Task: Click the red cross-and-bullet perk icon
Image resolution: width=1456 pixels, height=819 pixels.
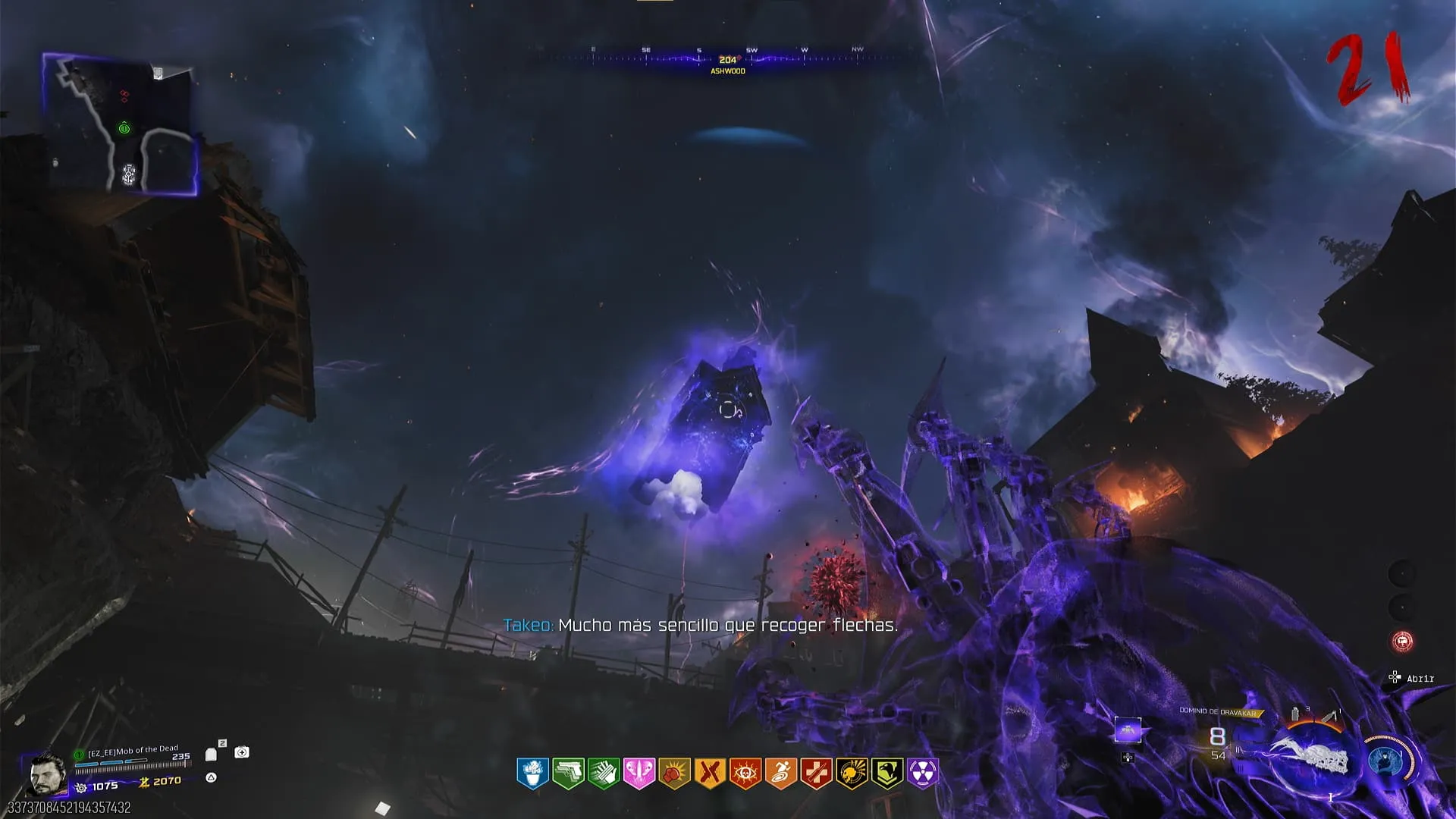Action: pyautogui.click(x=817, y=773)
